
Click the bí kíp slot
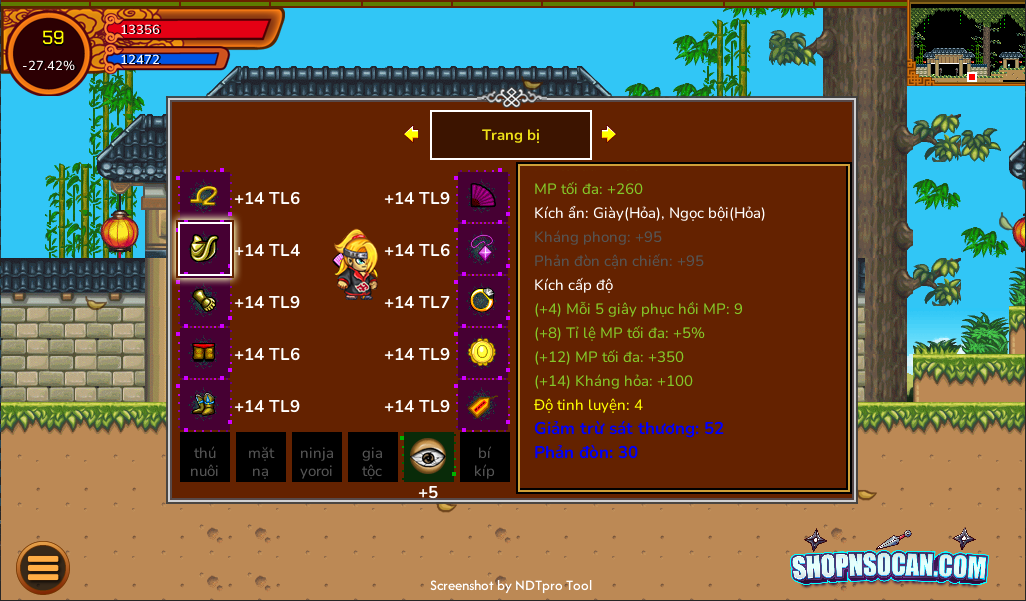tap(485, 457)
